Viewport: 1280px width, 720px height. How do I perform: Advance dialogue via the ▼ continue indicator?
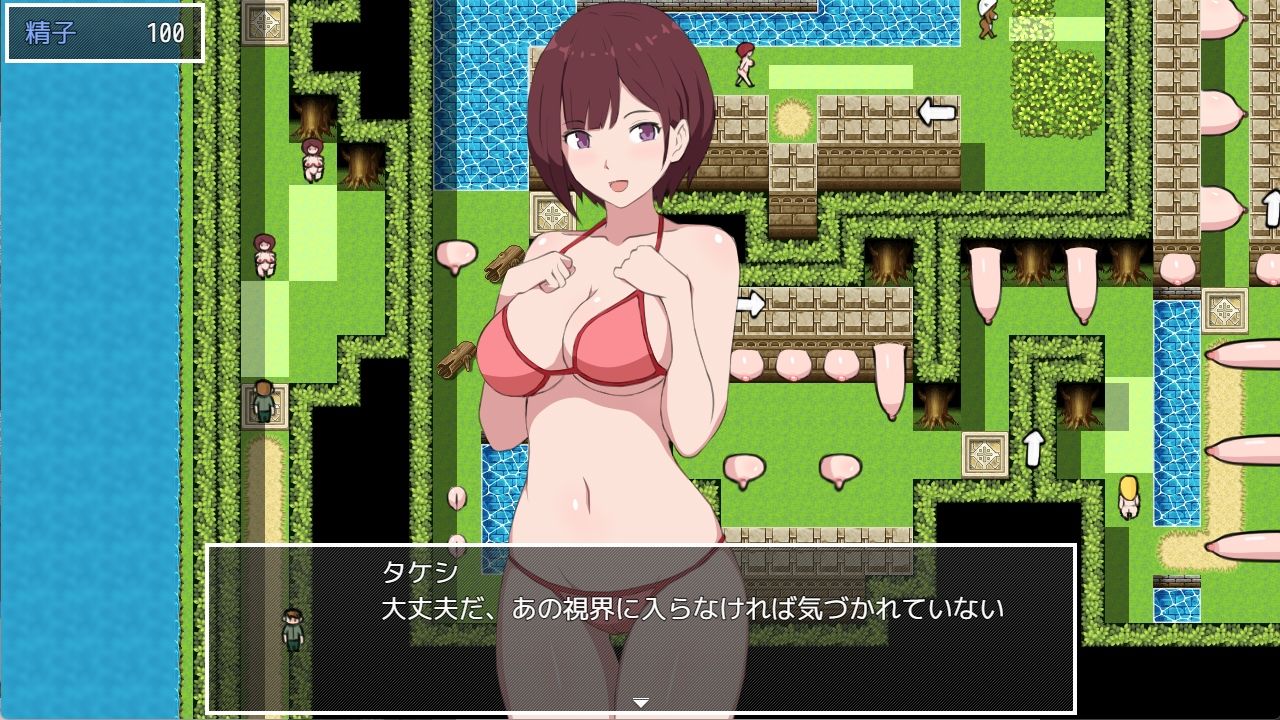click(643, 702)
